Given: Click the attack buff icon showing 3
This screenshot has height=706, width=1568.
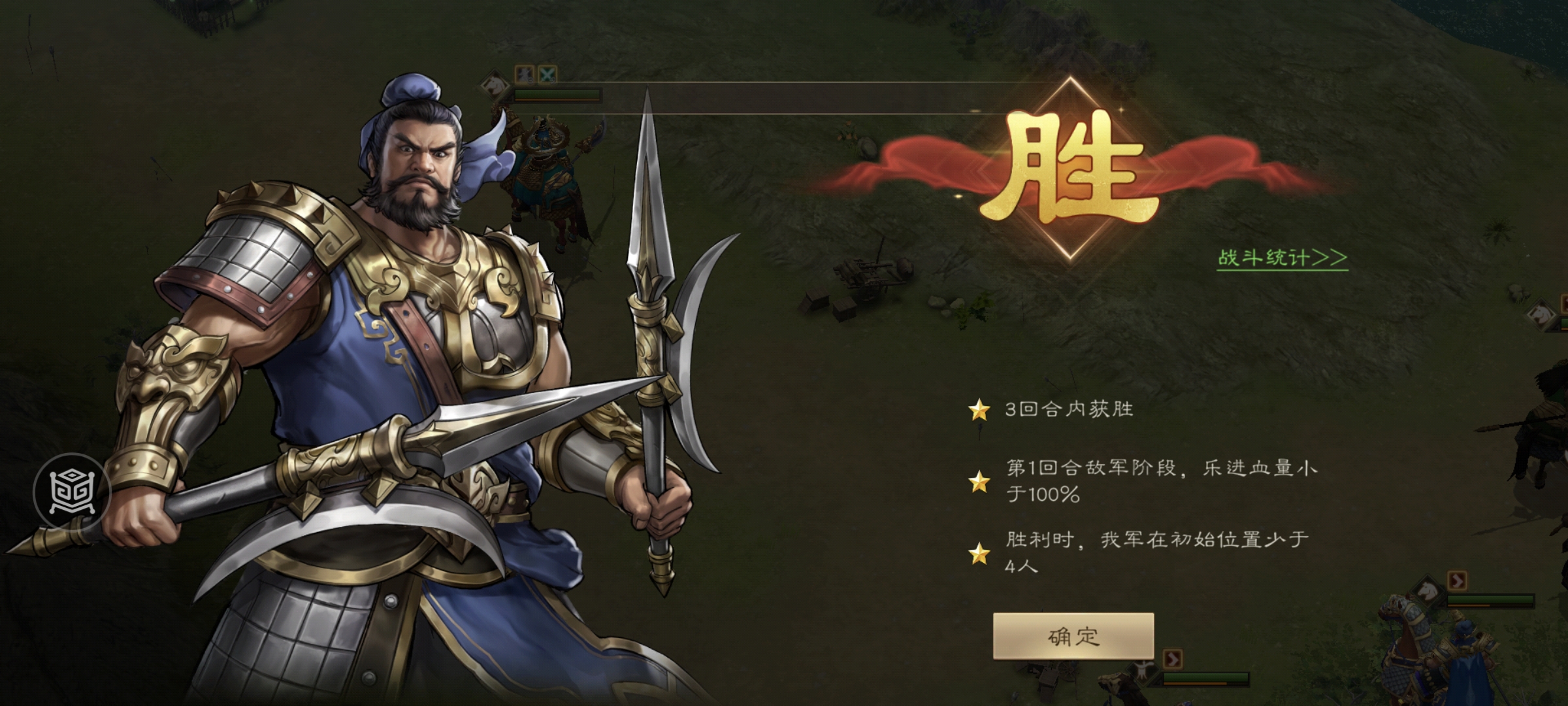Looking at the screenshot, I should pyautogui.click(x=525, y=75).
